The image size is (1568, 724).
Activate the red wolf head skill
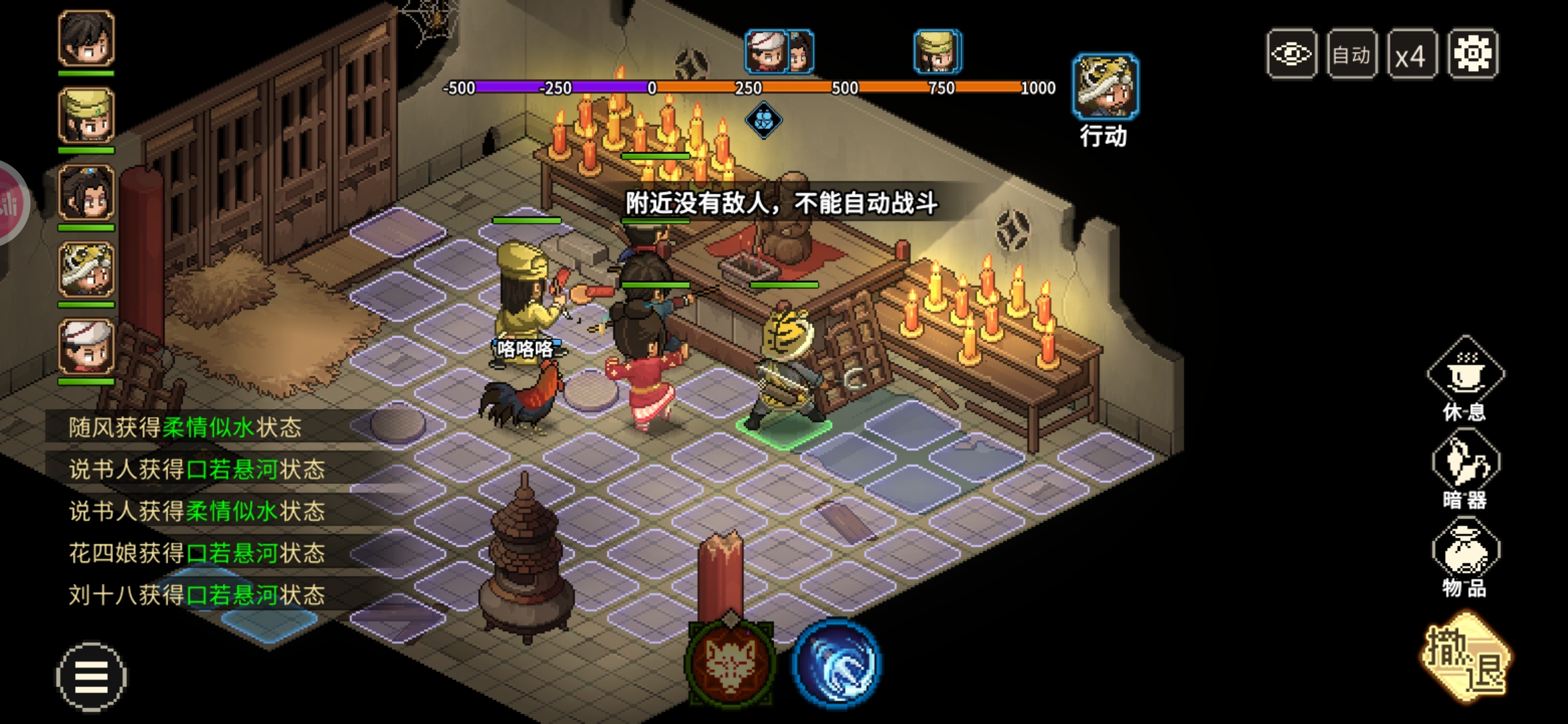click(x=730, y=662)
